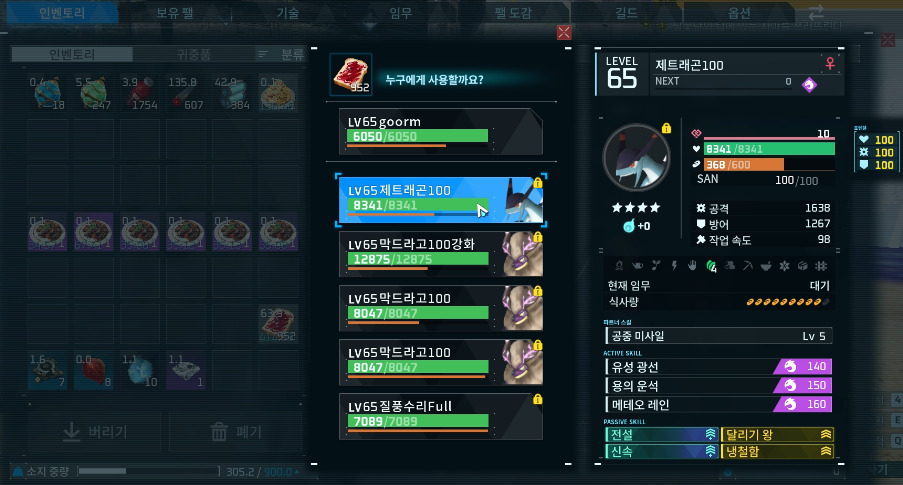Click the 폐기 discard button
The image size is (903, 485).
pos(236,432)
